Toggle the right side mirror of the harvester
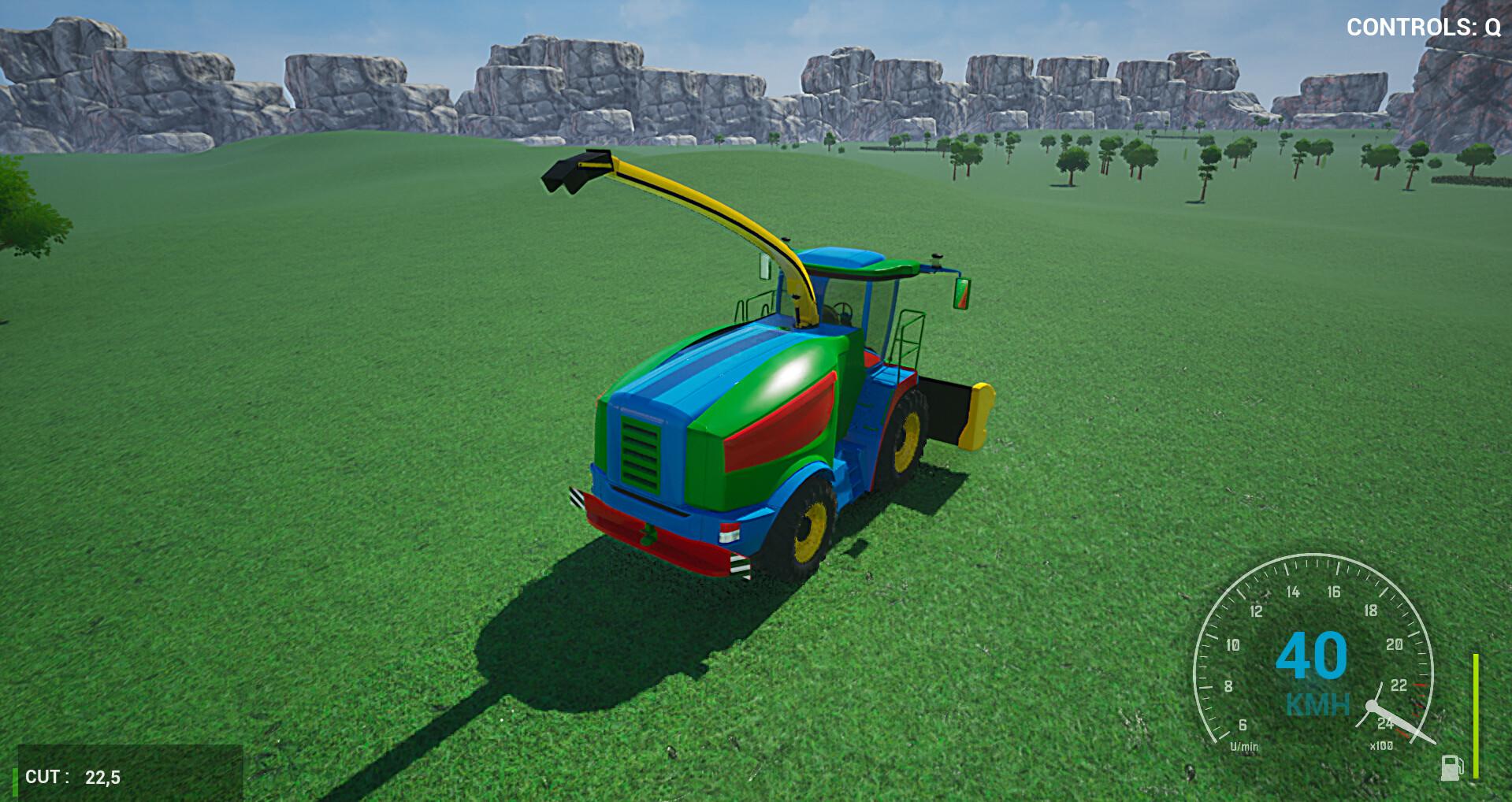Screen dimensions: 1512x802 [x=962, y=293]
